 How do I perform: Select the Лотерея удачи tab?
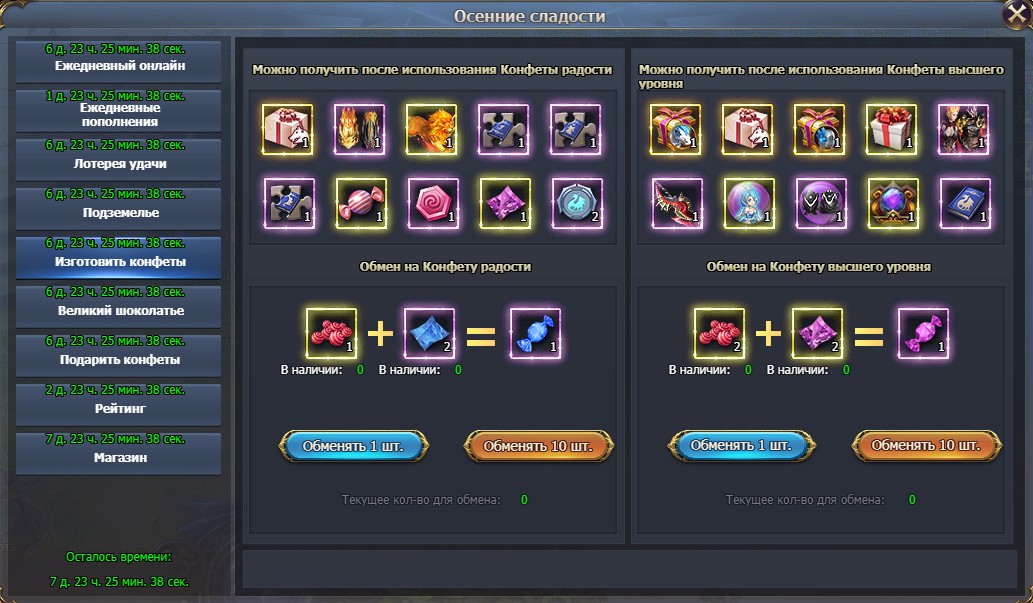(x=119, y=160)
